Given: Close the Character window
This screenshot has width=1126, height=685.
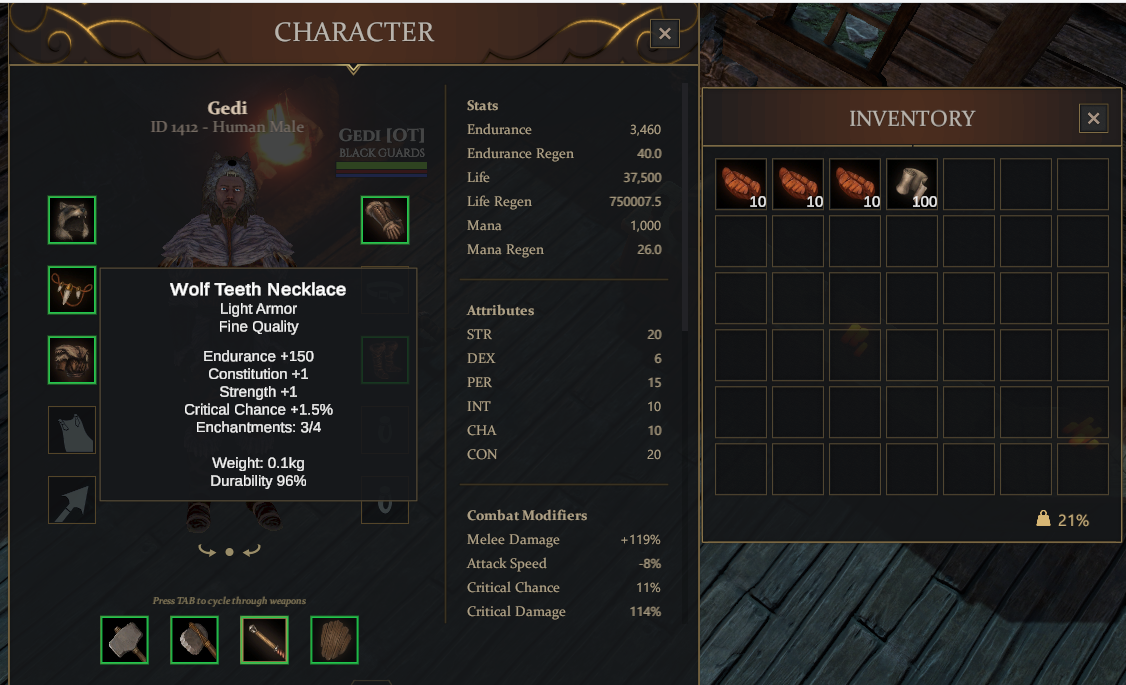Looking at the screenshot, I should 664,34.
